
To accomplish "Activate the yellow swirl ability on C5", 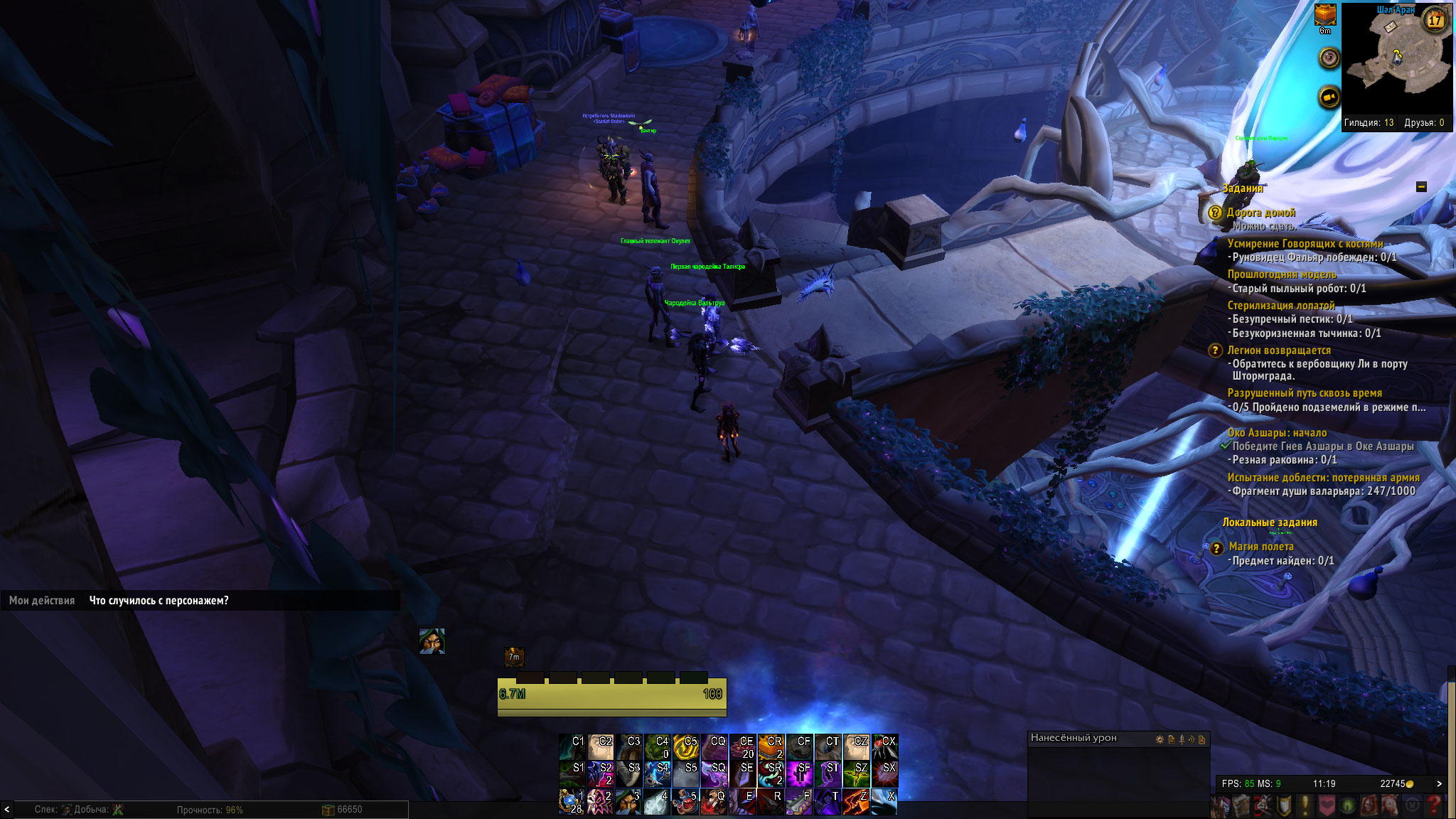I will click(685, 746).
